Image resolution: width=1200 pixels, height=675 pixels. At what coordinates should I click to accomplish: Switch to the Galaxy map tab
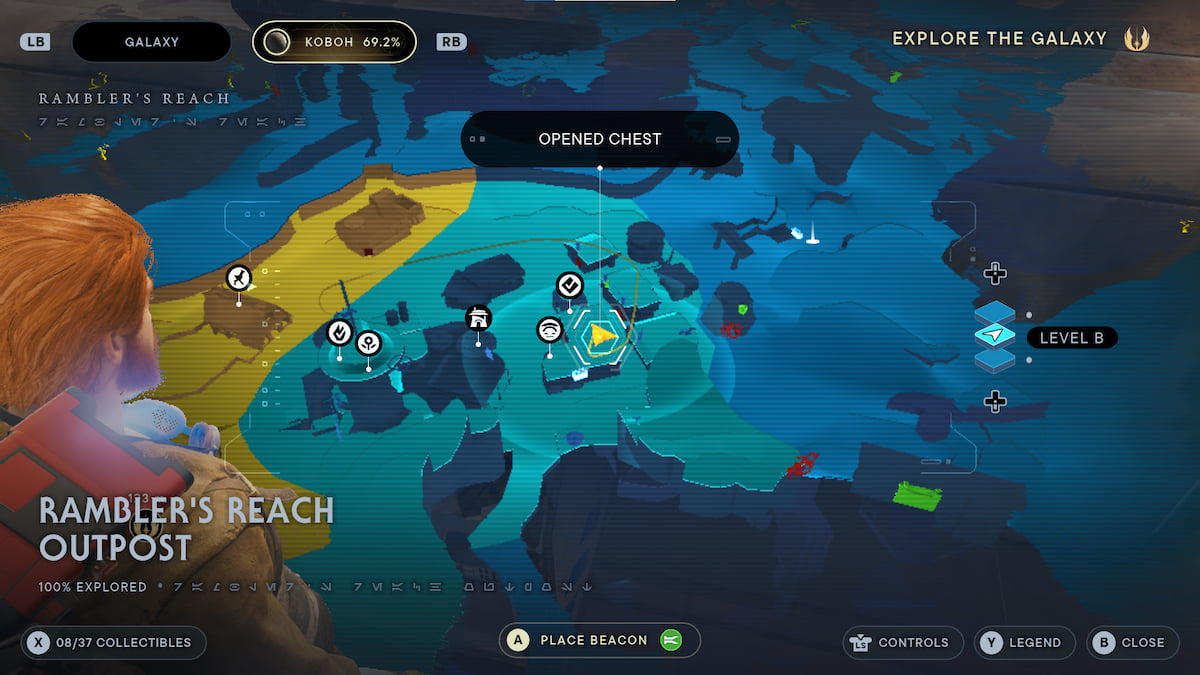[x=152, y=42]
